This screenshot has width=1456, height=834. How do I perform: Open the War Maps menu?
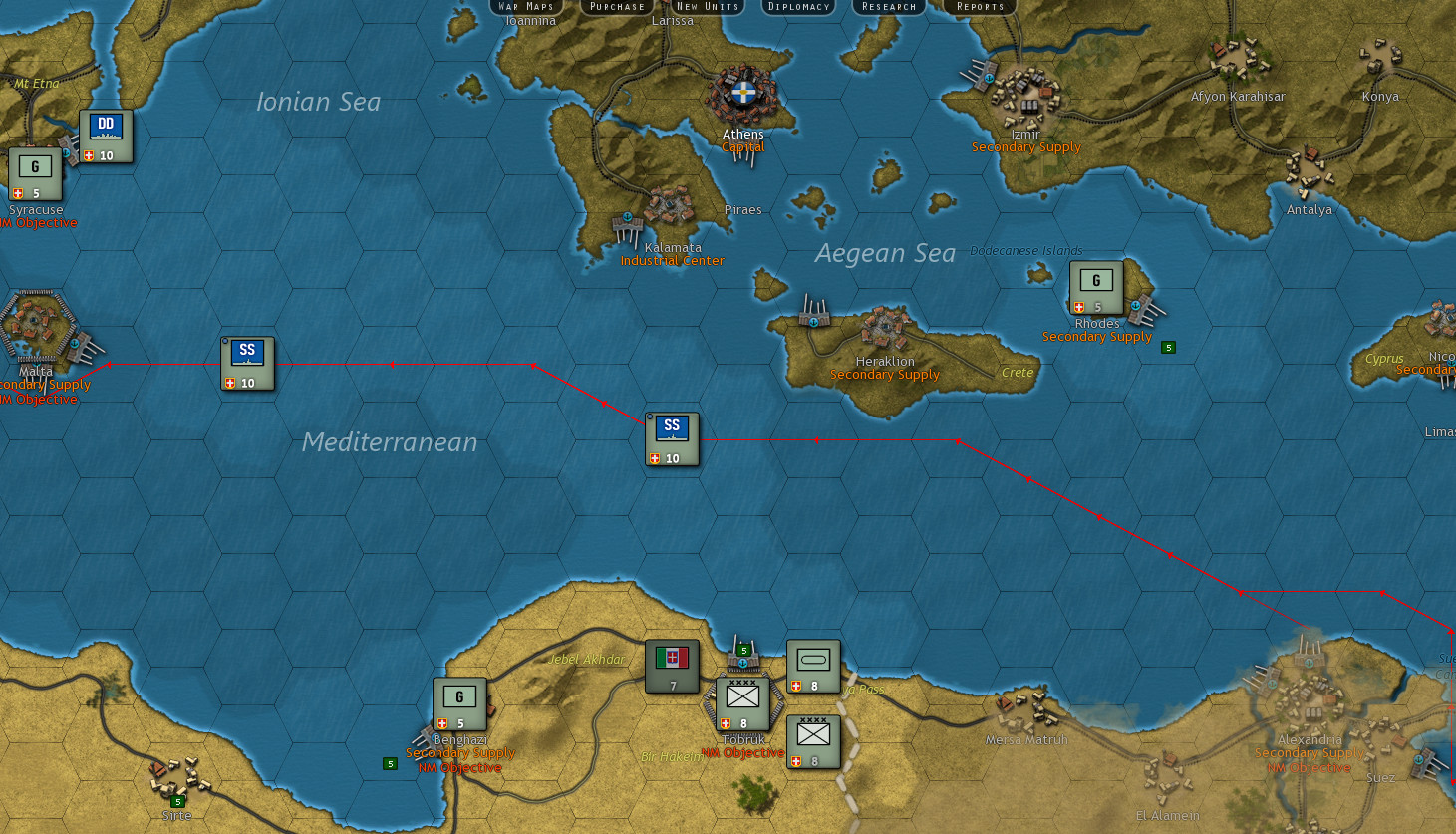point(525,6)
